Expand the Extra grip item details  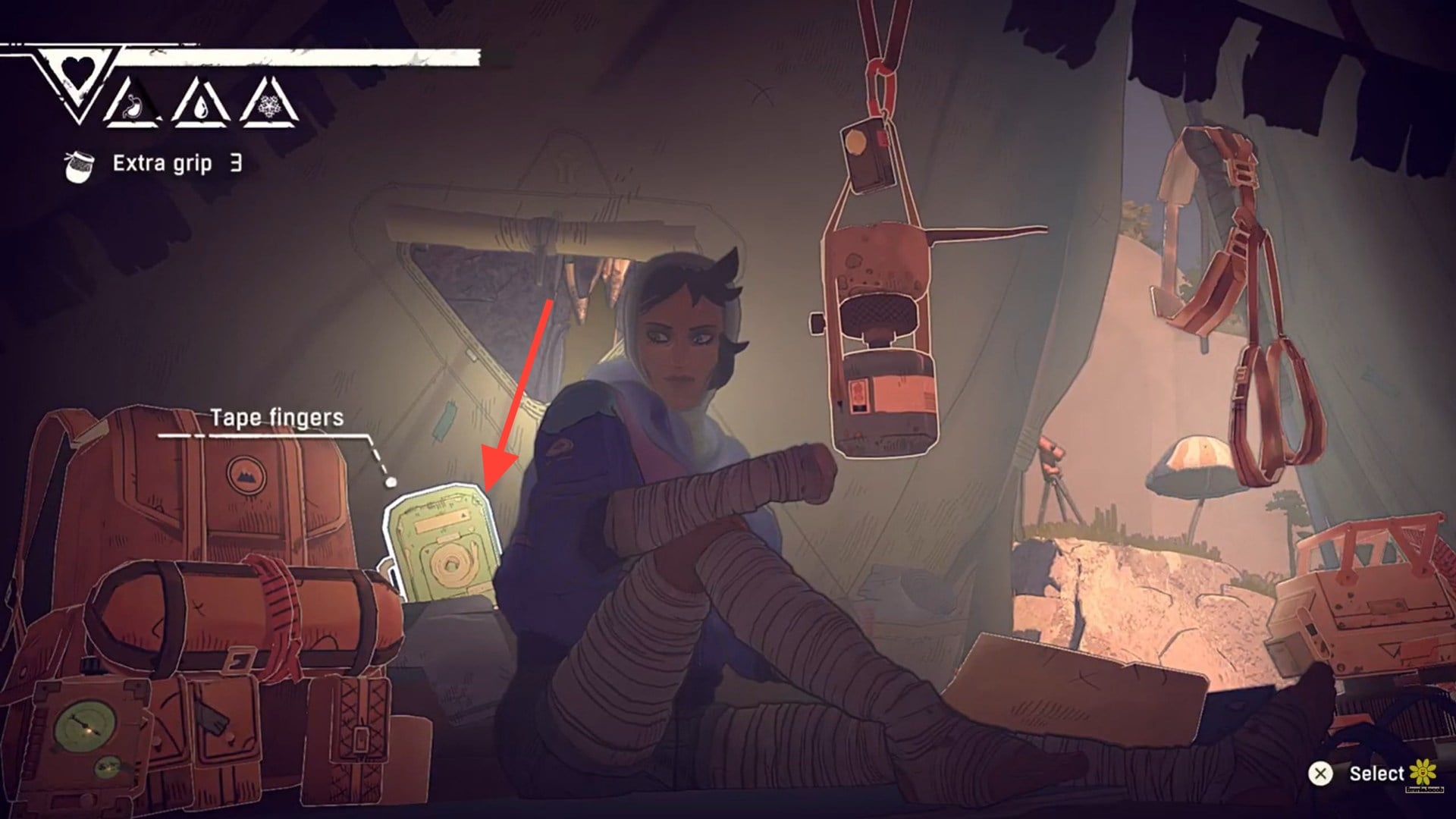pyautogui.click(x=163, y=162)
